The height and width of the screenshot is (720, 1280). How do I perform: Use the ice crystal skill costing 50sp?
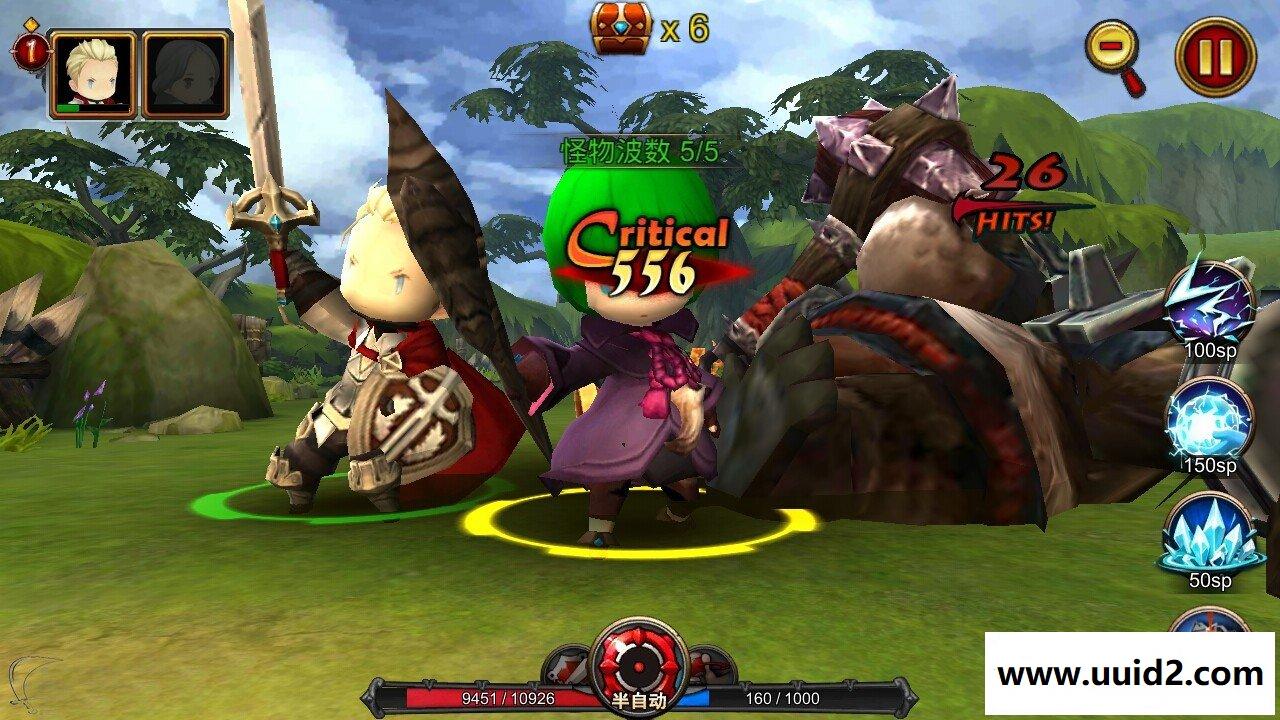click(1210, 532)
